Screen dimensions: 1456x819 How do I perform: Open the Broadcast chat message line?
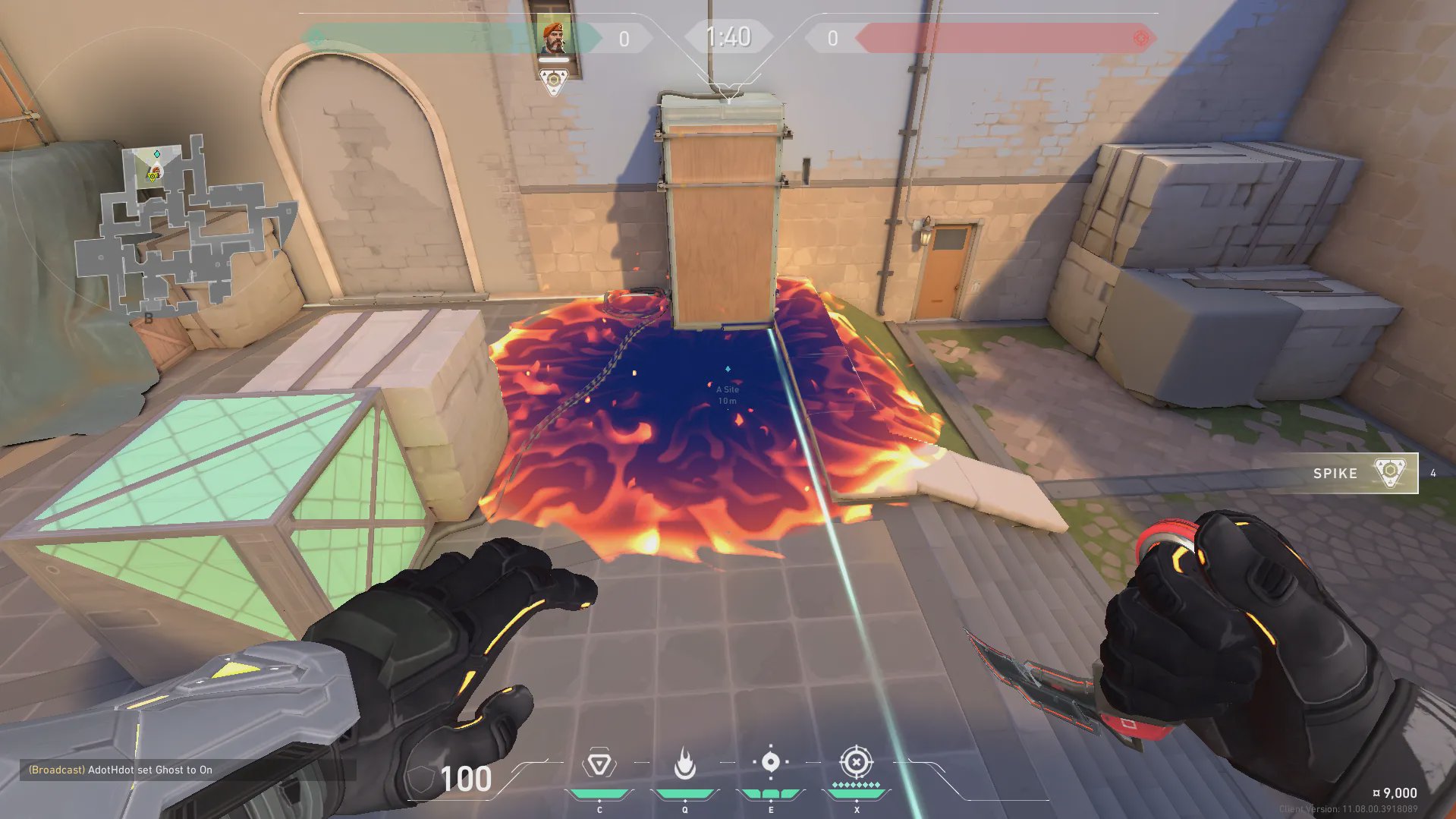[x=121, y=770]
